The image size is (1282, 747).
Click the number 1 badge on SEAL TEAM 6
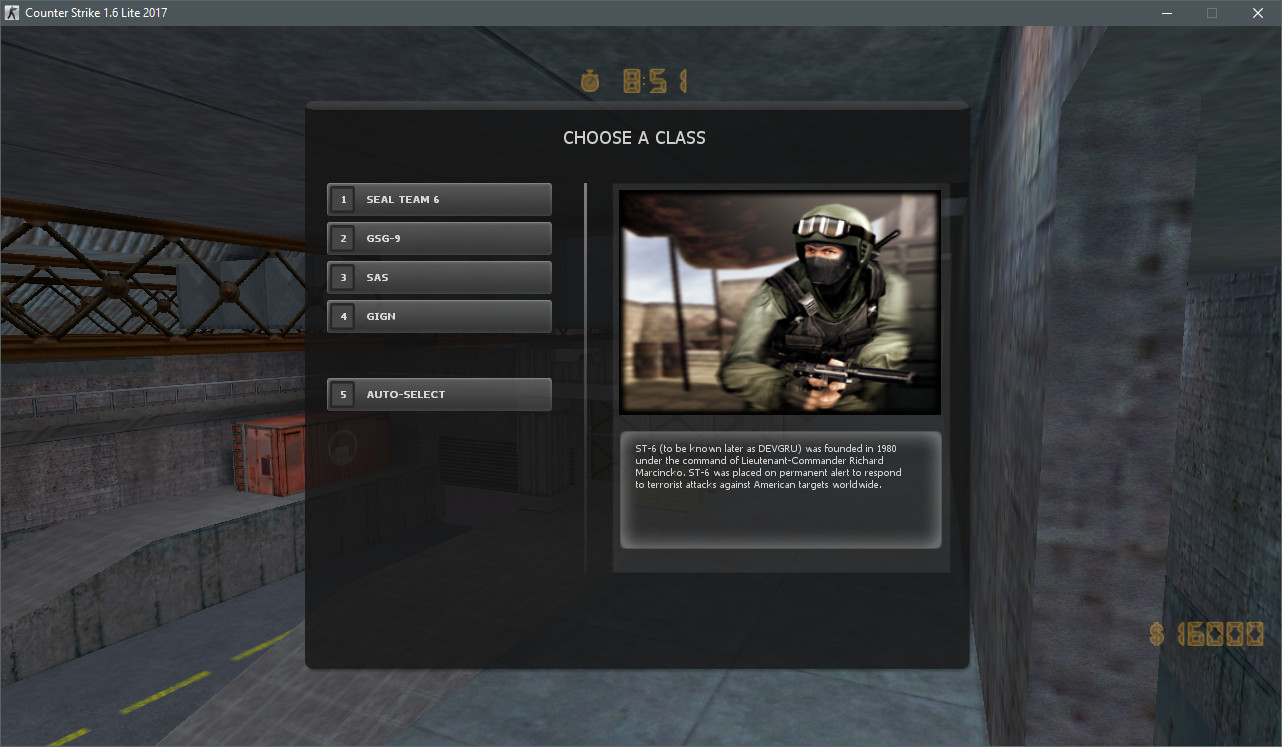coord(343,199)
